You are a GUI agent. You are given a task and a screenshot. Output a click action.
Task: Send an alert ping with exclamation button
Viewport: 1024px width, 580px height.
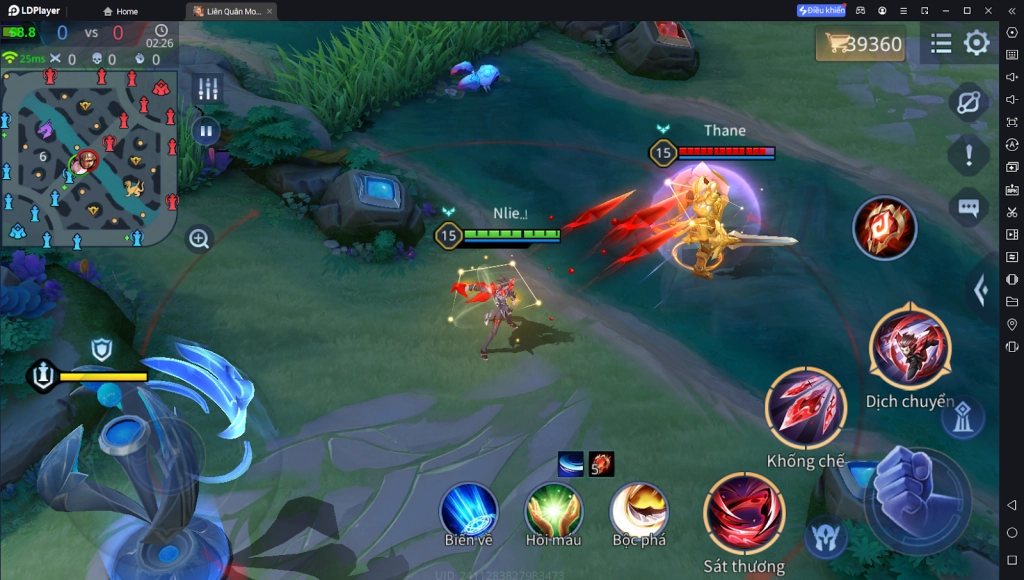[x=968, y=155]
